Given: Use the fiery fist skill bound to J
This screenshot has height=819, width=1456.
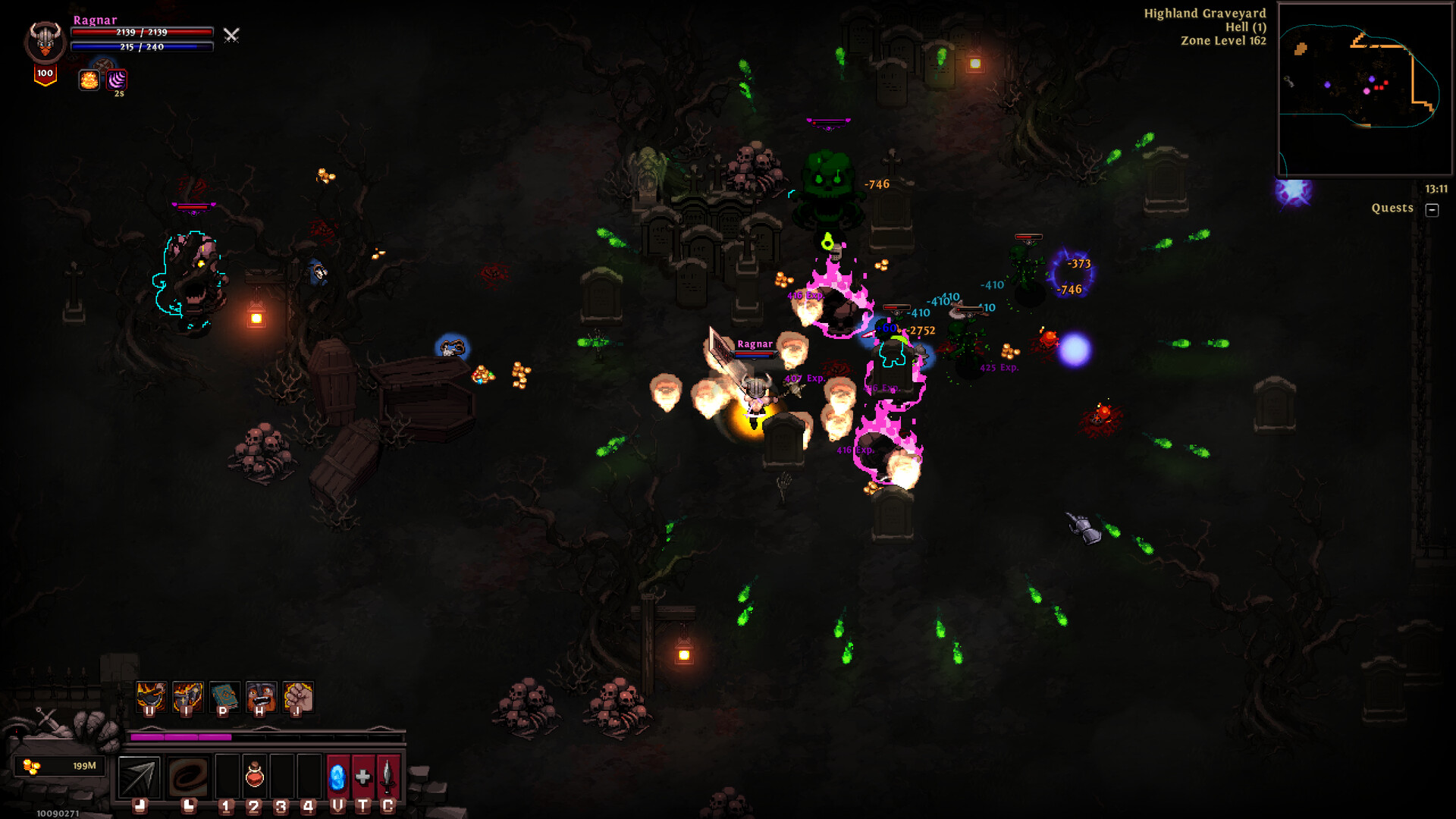Looking at the screenshot, I should click(297, 696).
